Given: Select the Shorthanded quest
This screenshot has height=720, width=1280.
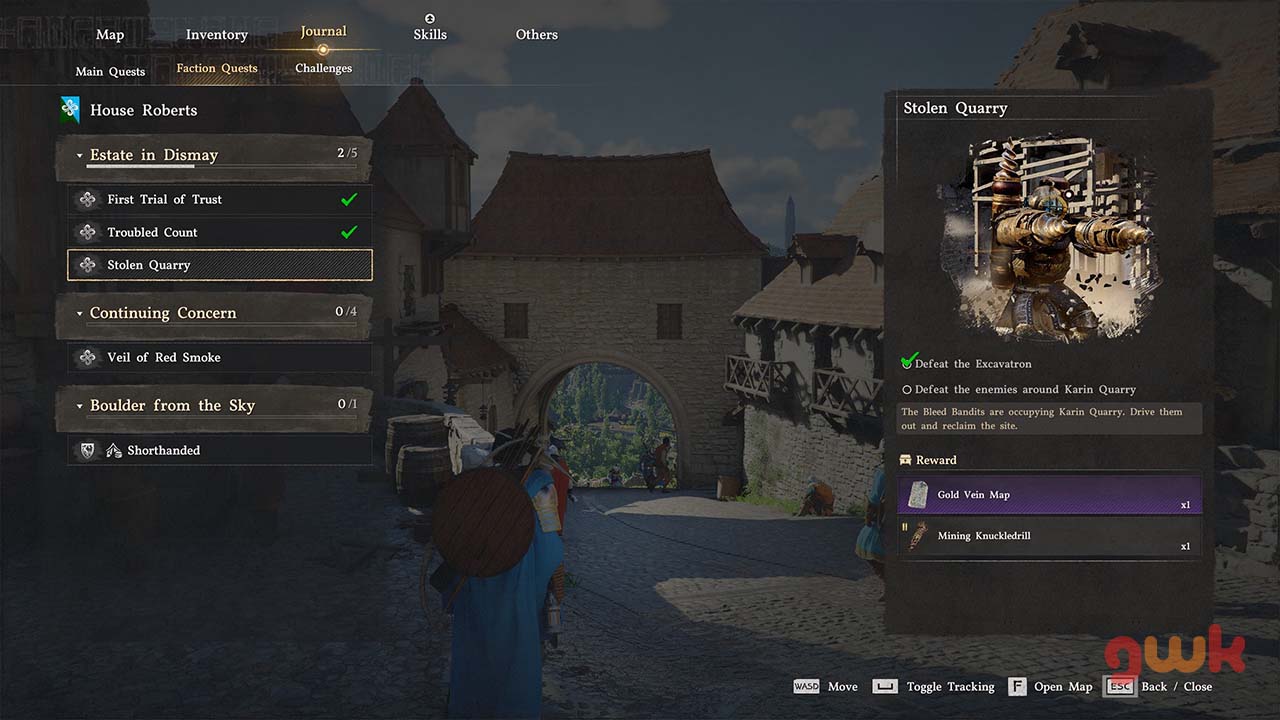Looking at the screenshot, I should tap(219, 450).
